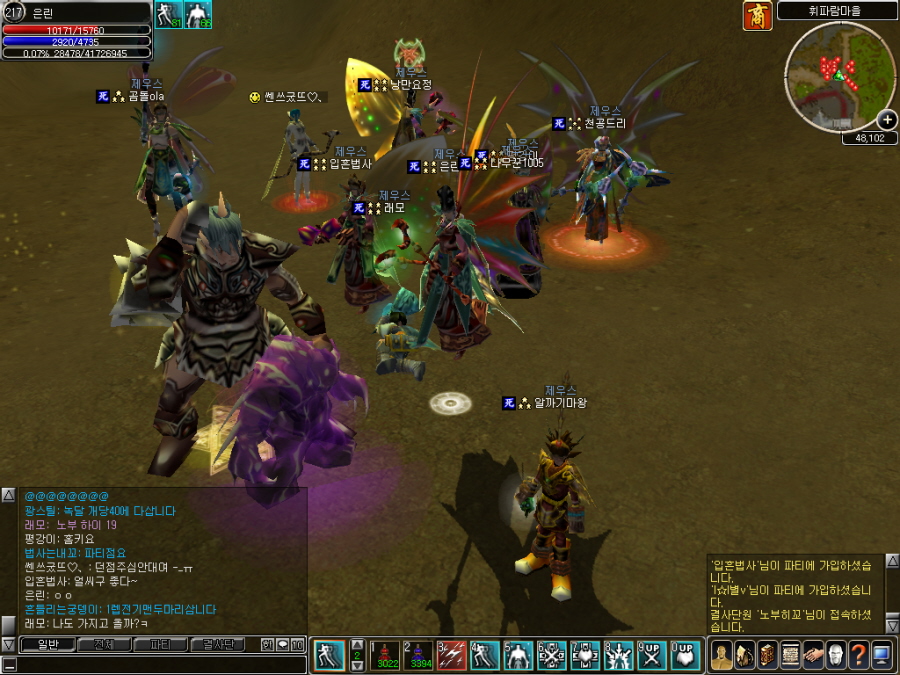The height and width of the screenshot is (675, 900).
Task: Show the 결사단 chat tab
Action: (217, 645)
